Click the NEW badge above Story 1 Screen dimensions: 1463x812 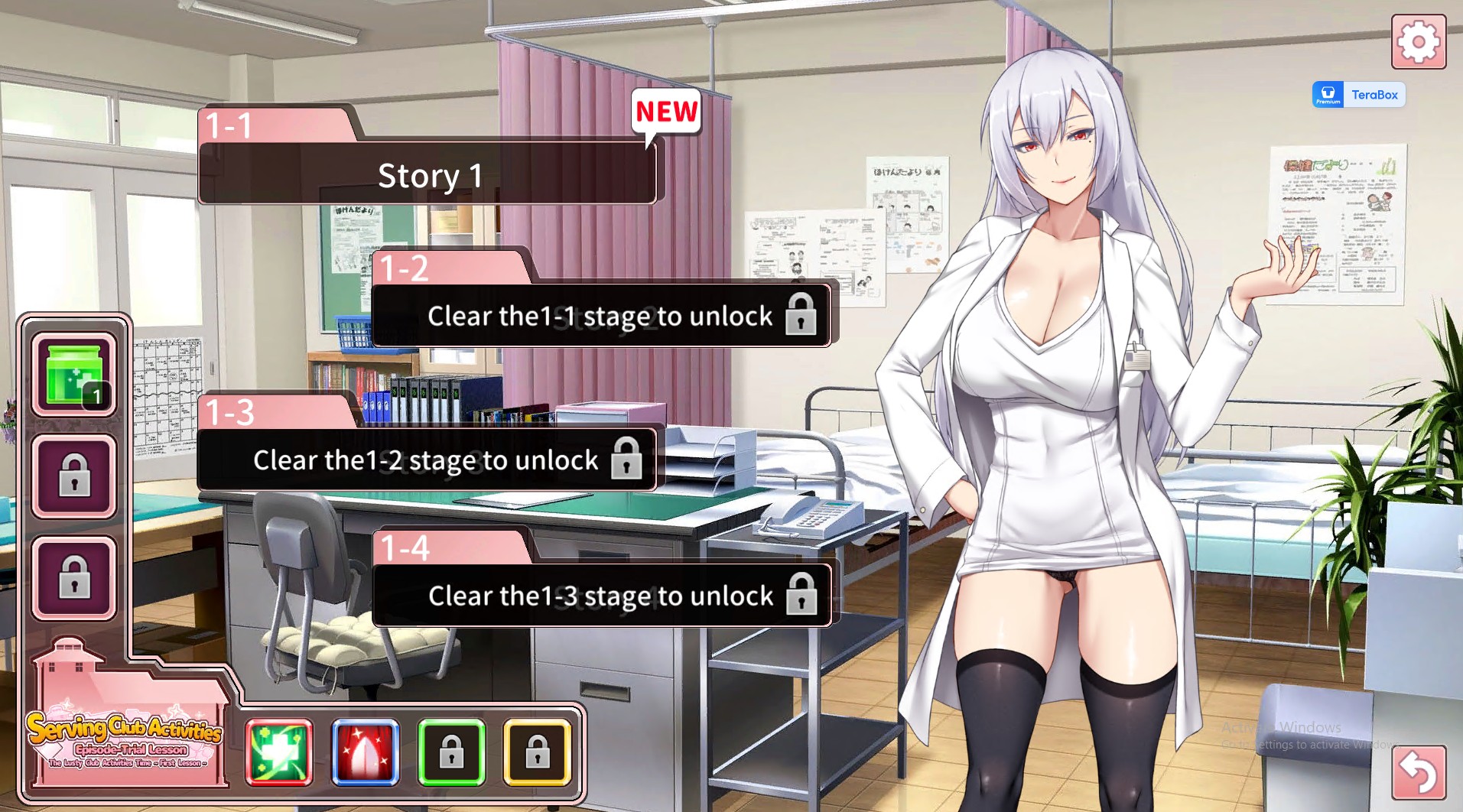[x=665, y=112]
